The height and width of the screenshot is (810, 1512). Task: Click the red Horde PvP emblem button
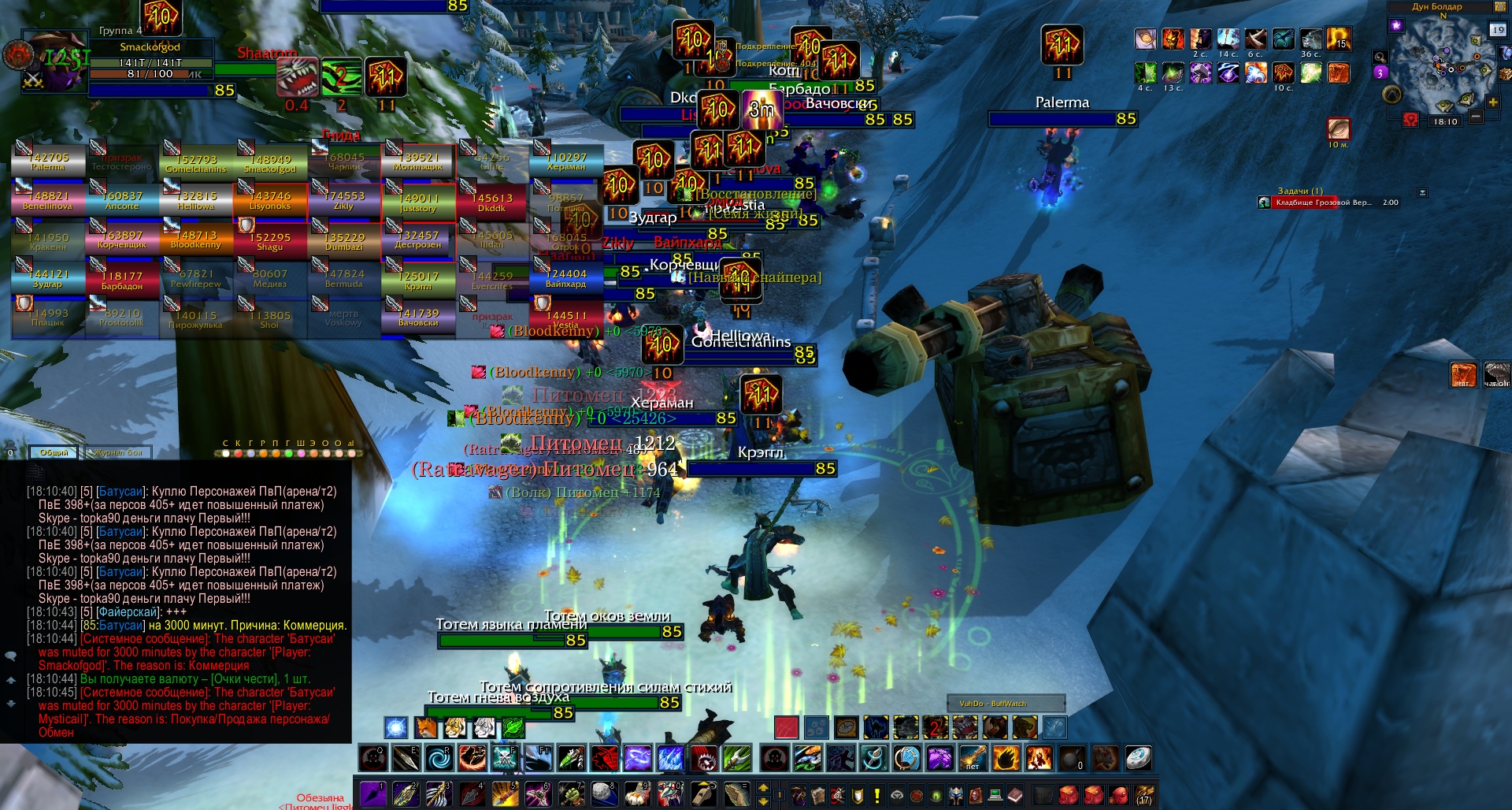tap(1410, 120)
